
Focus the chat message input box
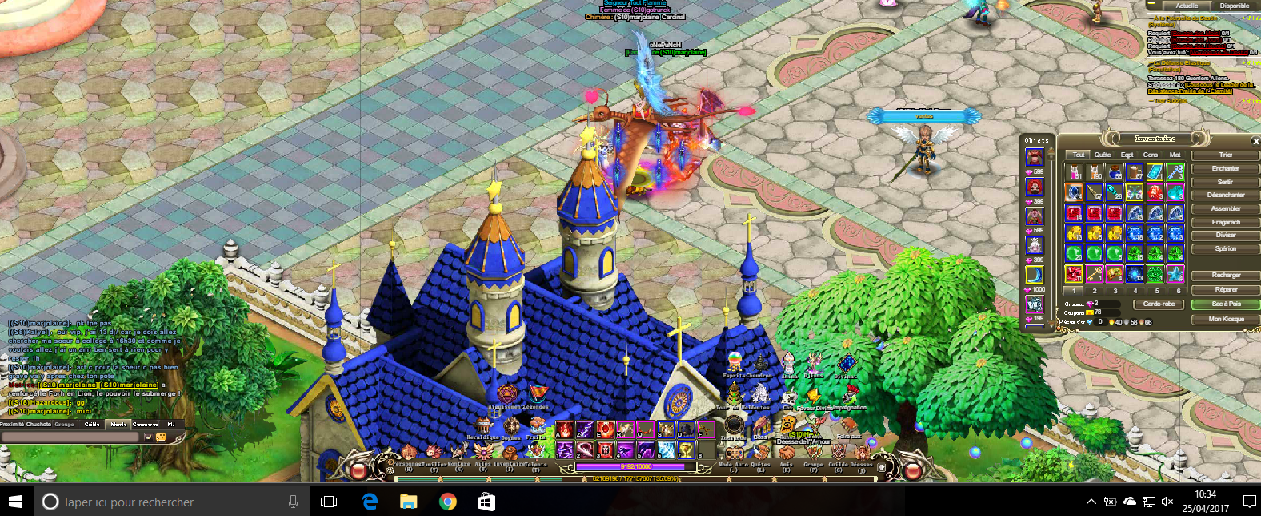[70, 437]
